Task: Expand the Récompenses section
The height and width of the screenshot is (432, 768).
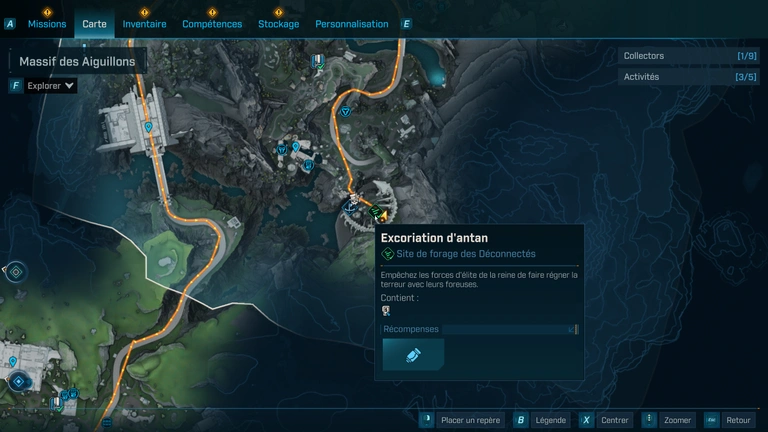Action: coord(479,329)
